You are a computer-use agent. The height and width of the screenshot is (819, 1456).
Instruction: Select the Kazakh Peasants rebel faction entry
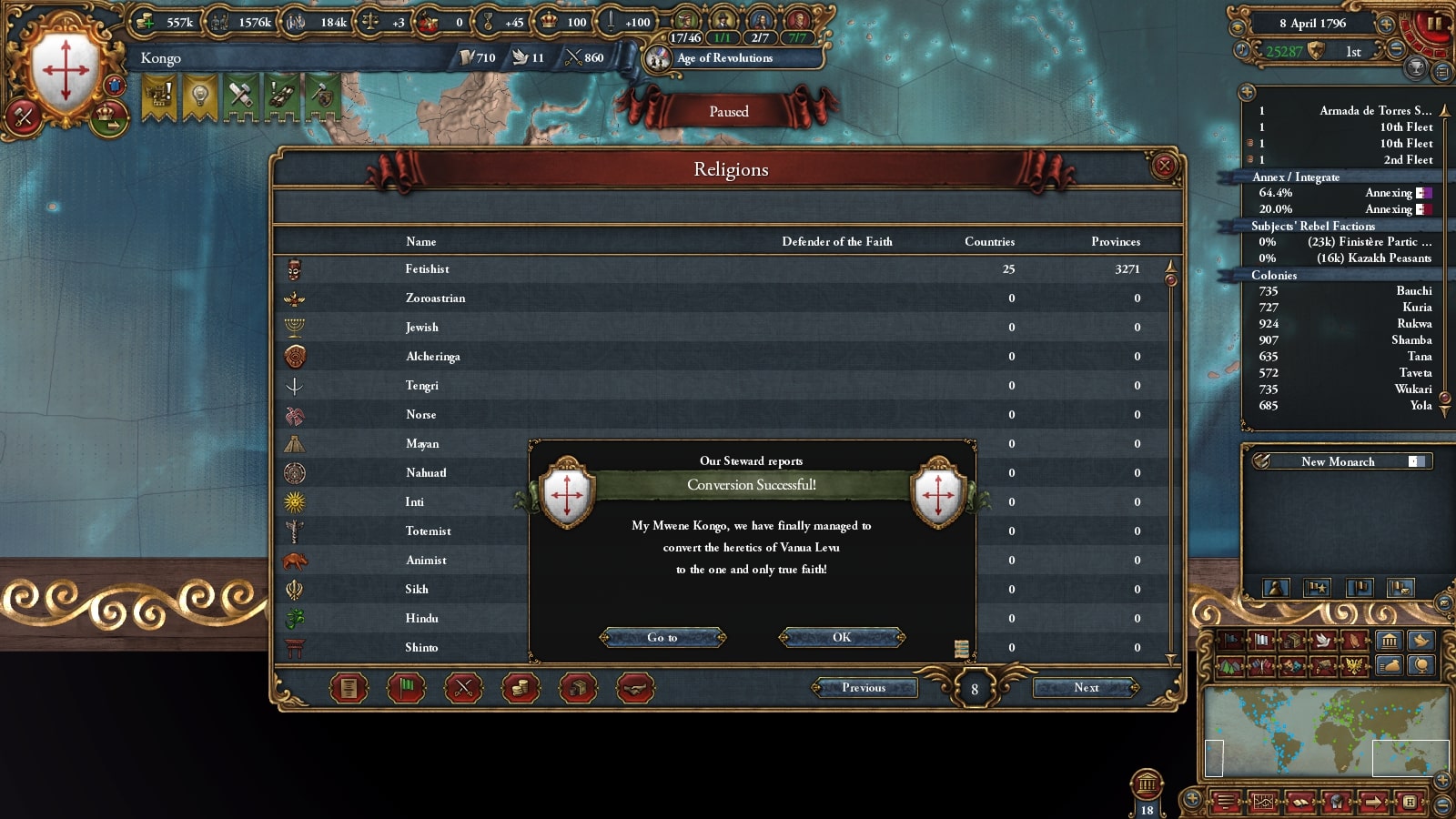pos(1373,258)
